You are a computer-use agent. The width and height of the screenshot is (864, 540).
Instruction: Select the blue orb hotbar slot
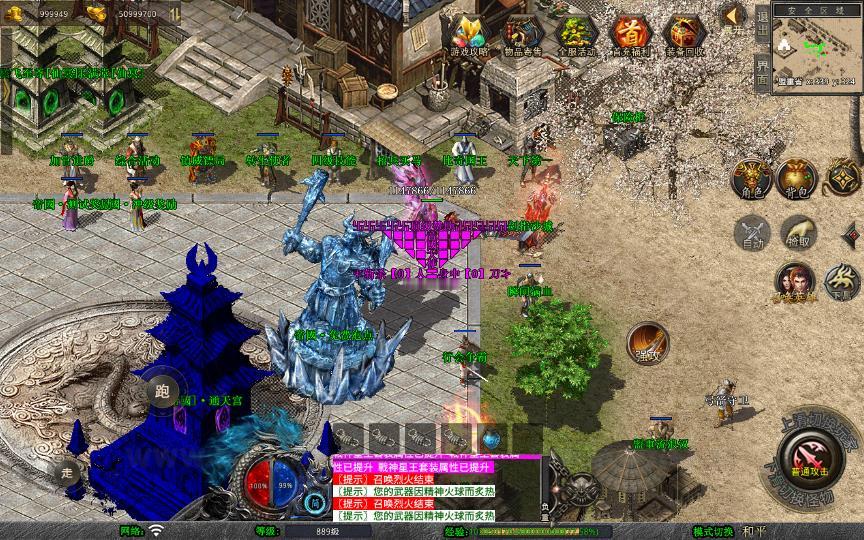(x=491, y=438)
